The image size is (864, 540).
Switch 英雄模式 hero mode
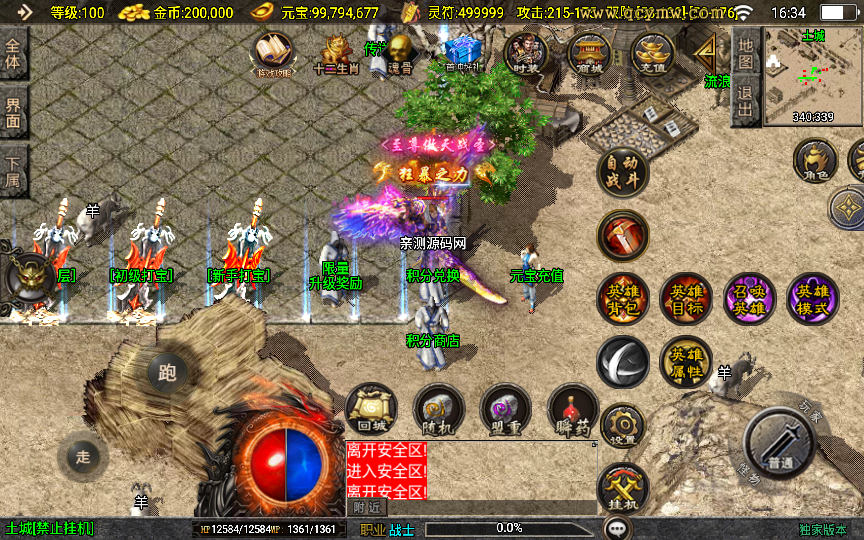[x=813, y=298]
